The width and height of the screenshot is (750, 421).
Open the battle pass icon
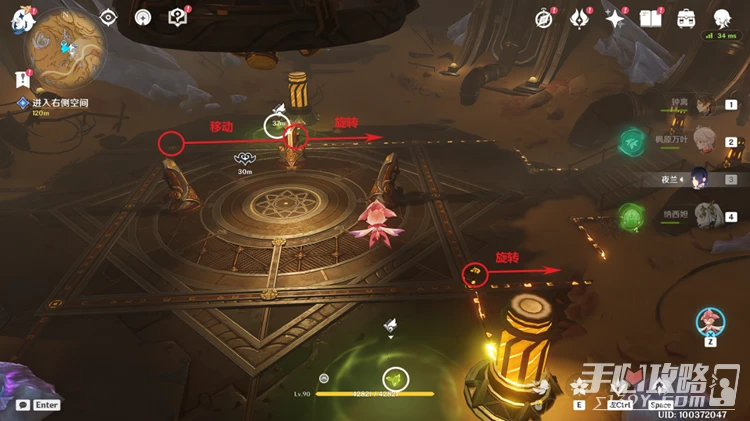580,18
